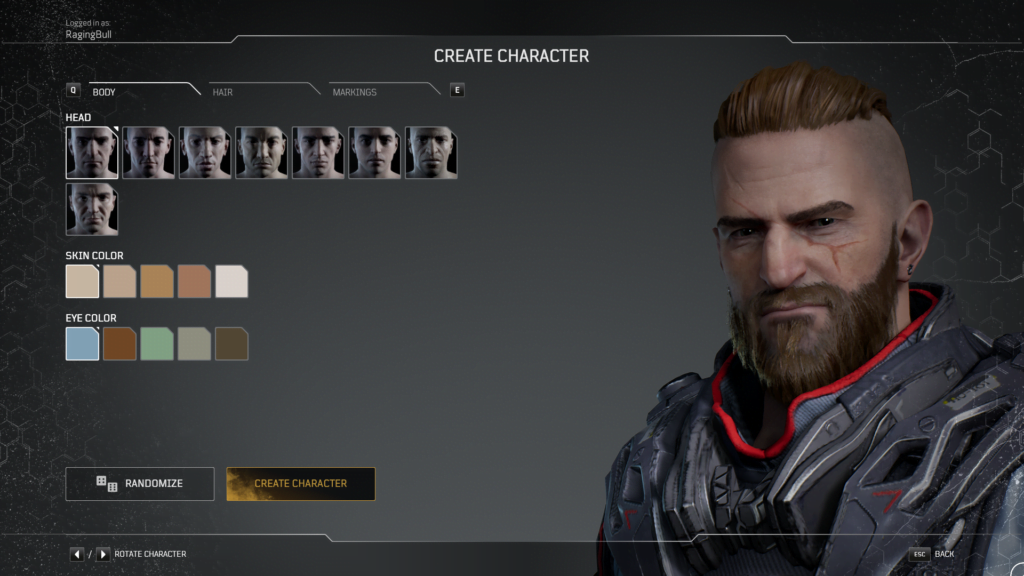Choose the dark olive eye color swatch
This screenshot has height=576, width=1024.
[231, 344]
